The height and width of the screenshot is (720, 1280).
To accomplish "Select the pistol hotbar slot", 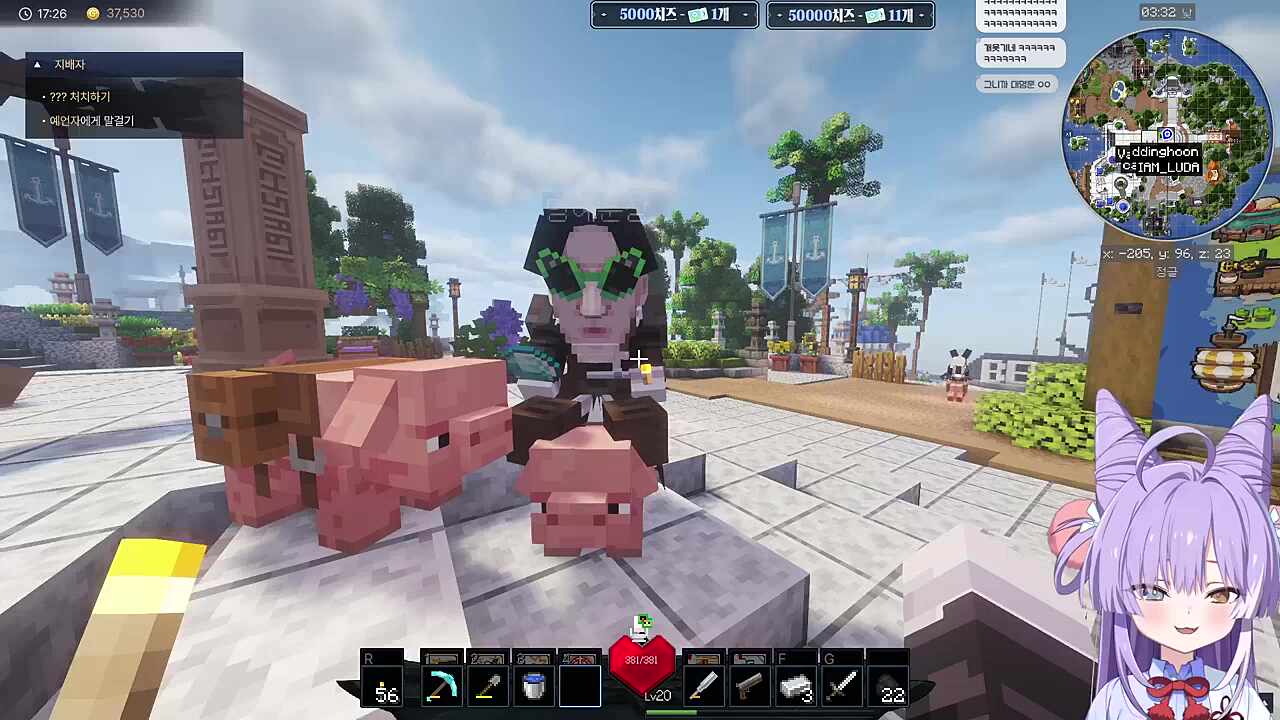I will click(750, 686).
